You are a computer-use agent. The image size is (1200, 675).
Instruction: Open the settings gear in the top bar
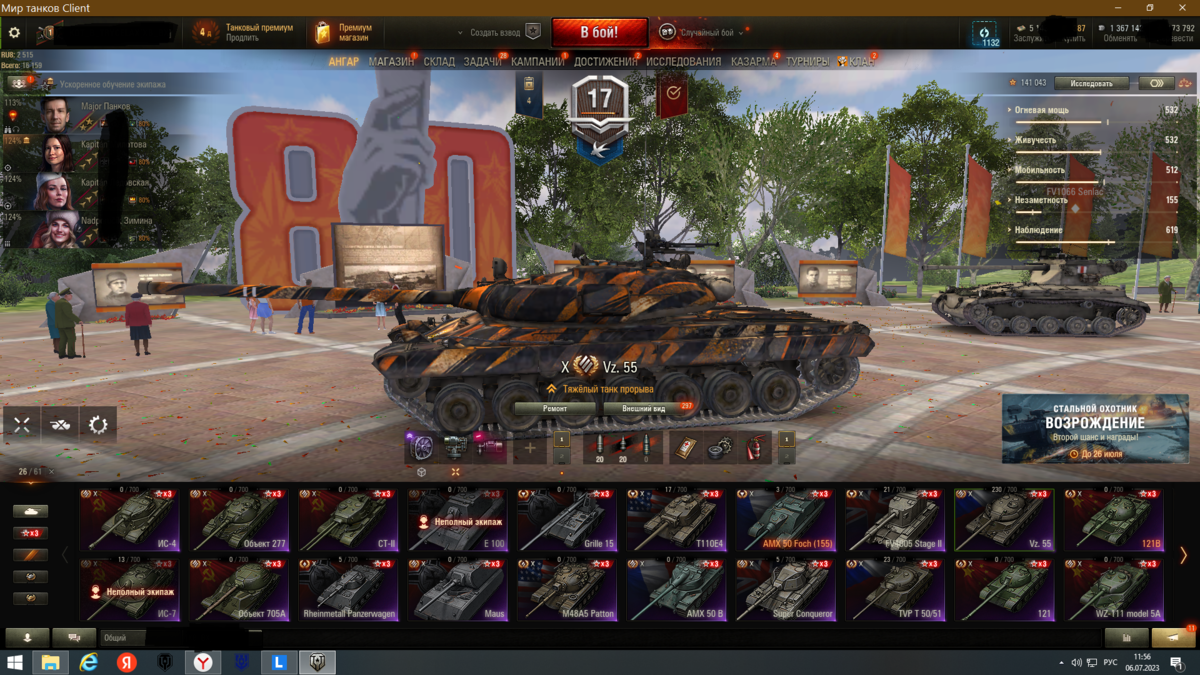point(14,33)
